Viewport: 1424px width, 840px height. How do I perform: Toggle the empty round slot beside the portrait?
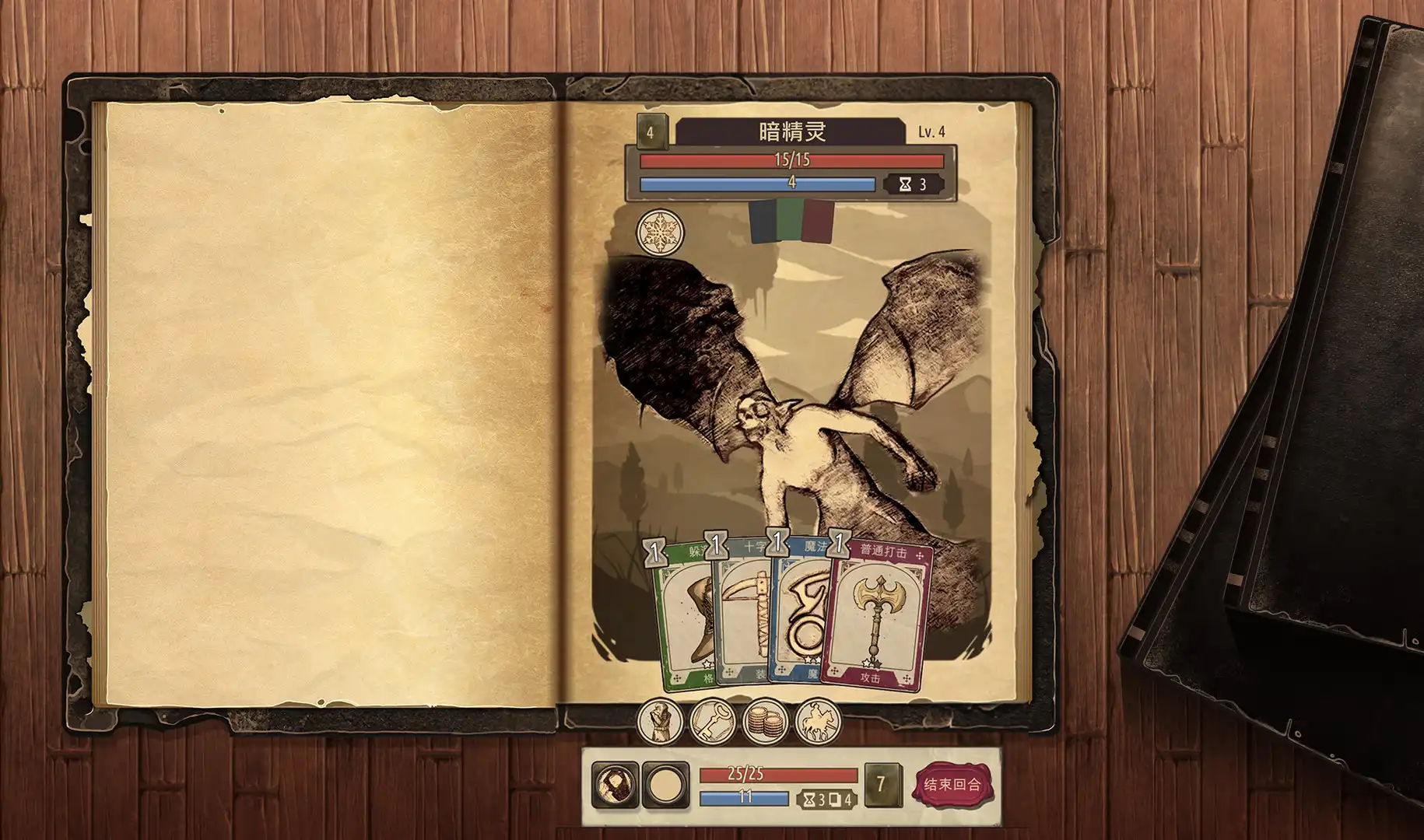665,786
